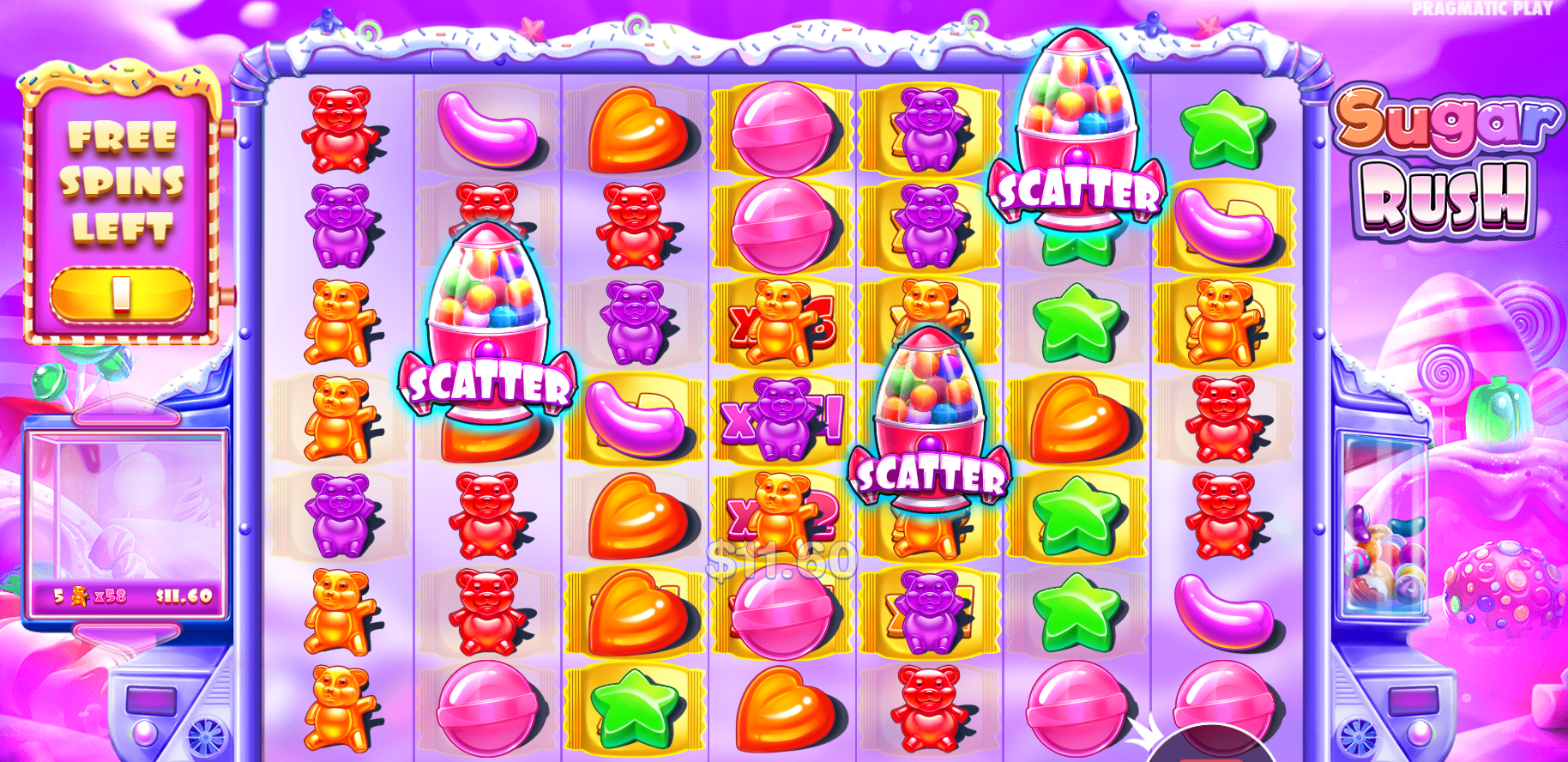The width and height of the screenshot is (1568, 762).
Task: Click the purple gummy bear symbol on reel five
Action: [931, 129]
